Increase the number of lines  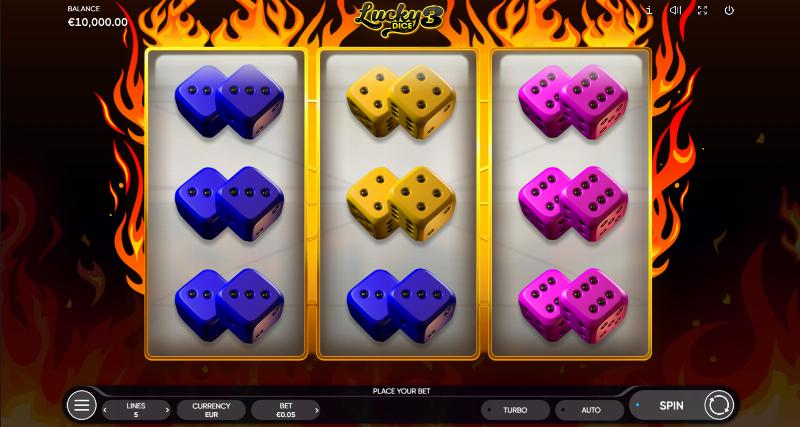166,410
